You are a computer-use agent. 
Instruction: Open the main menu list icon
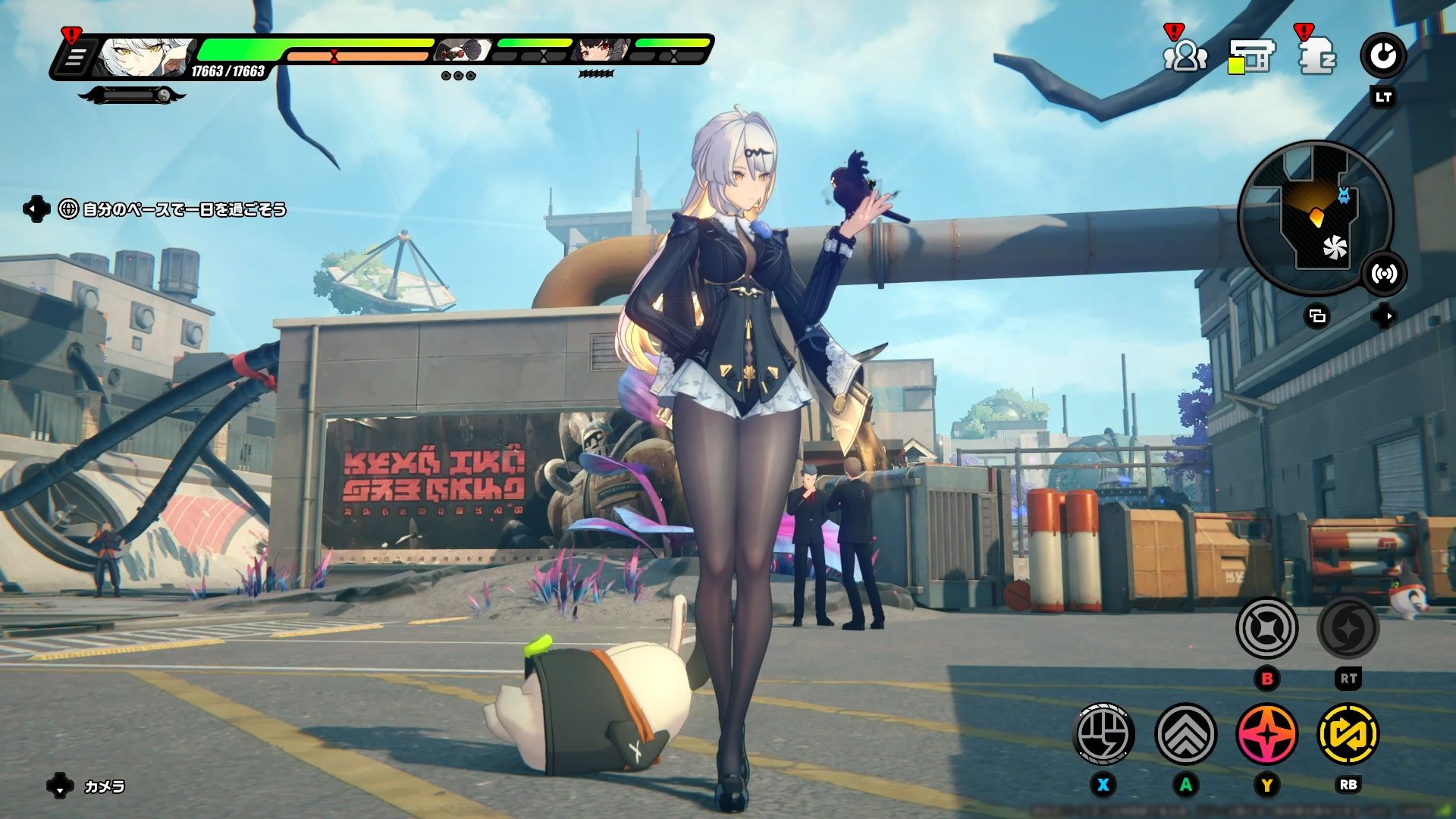(74, 58)
